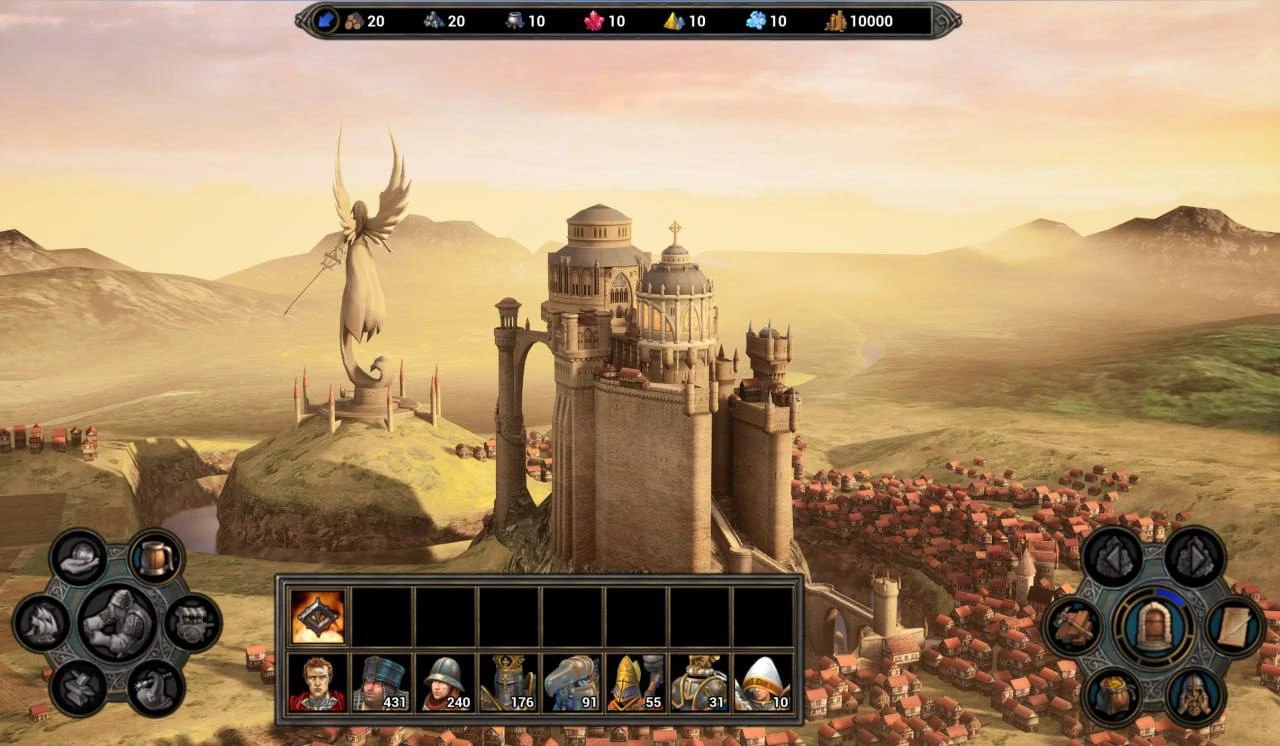Select the Shipyard icon on the left wheel
The image size is (1280, 746).
point(44,623)
